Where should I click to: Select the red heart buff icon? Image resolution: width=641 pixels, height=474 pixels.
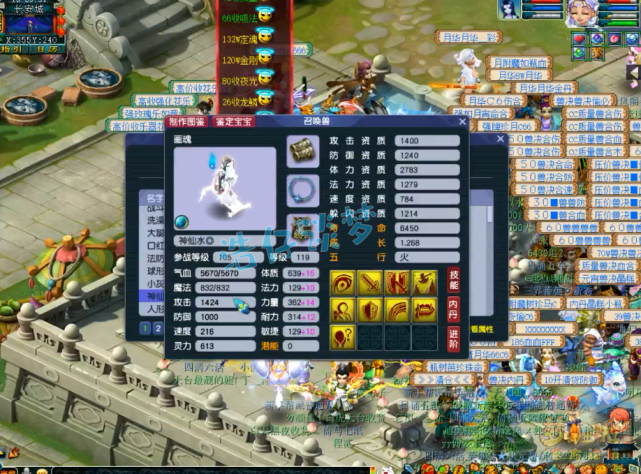(579, 39)
